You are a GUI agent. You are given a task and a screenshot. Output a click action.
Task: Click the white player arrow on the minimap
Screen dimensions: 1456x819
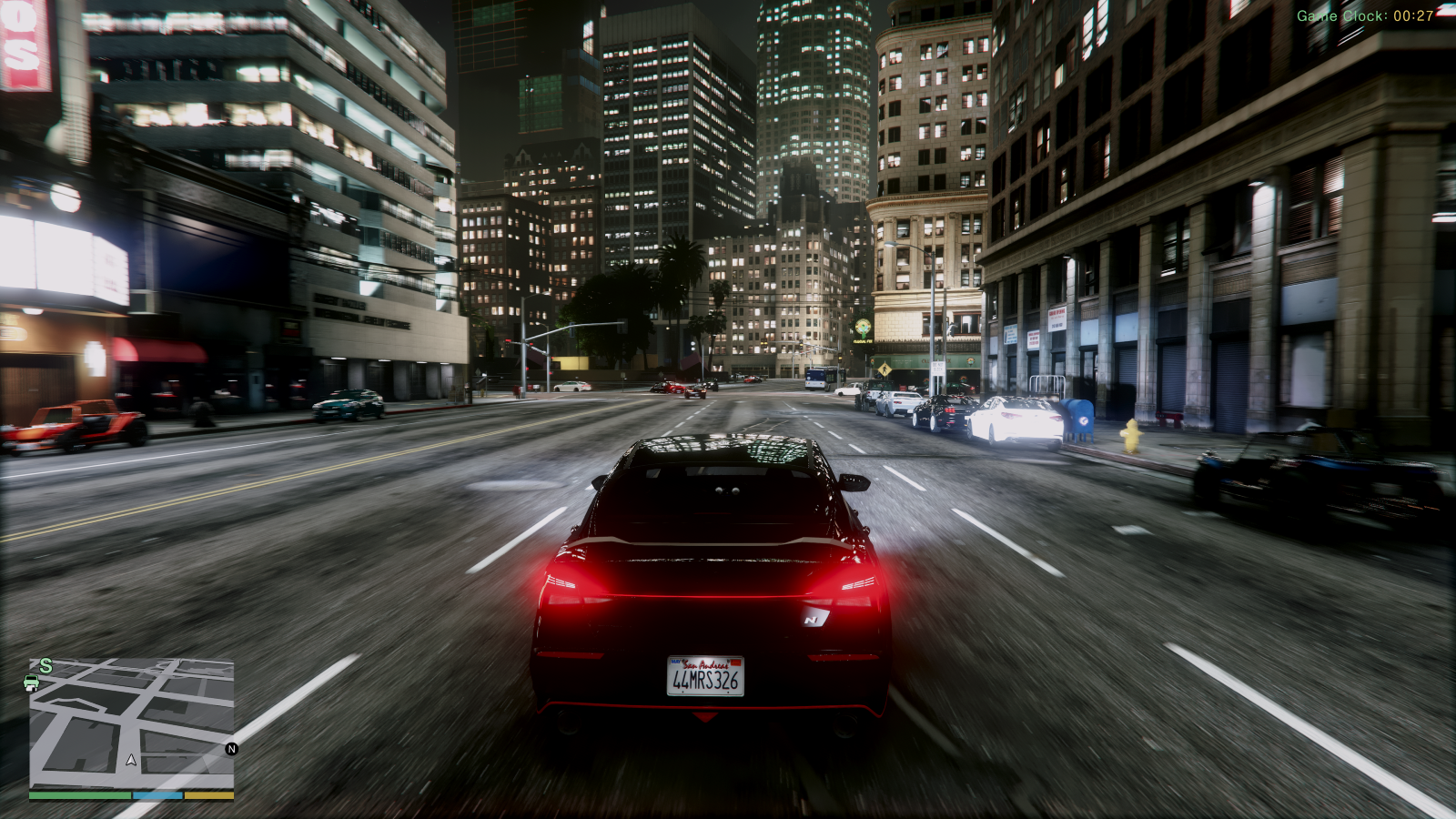[130, 759]
